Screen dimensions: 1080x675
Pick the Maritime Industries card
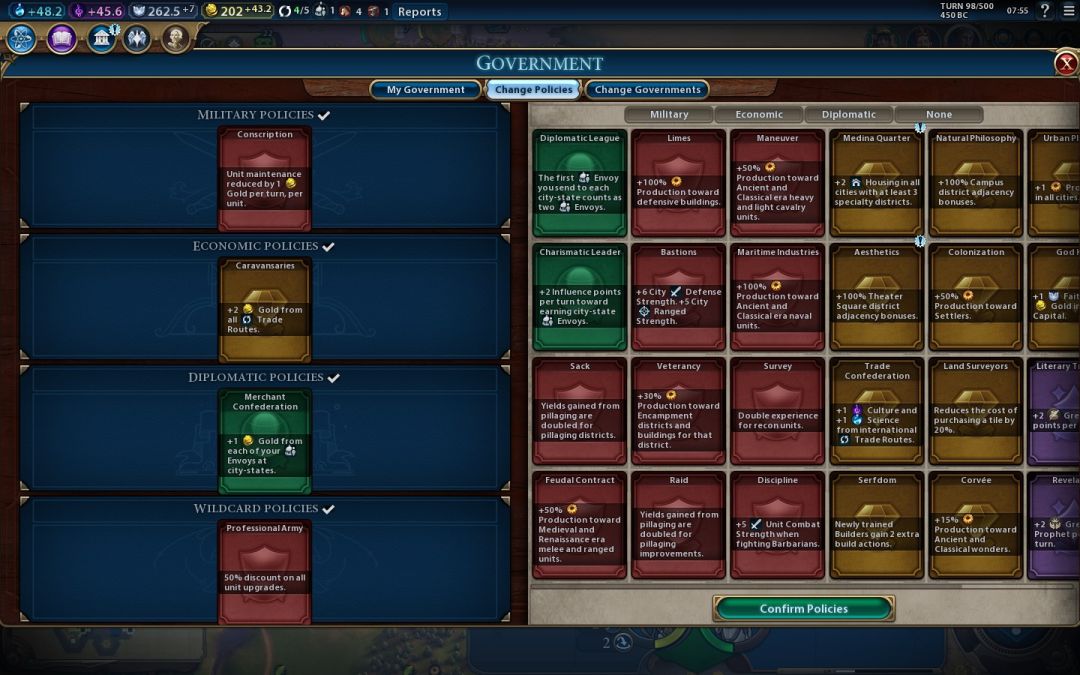click(x=777, y=297)
